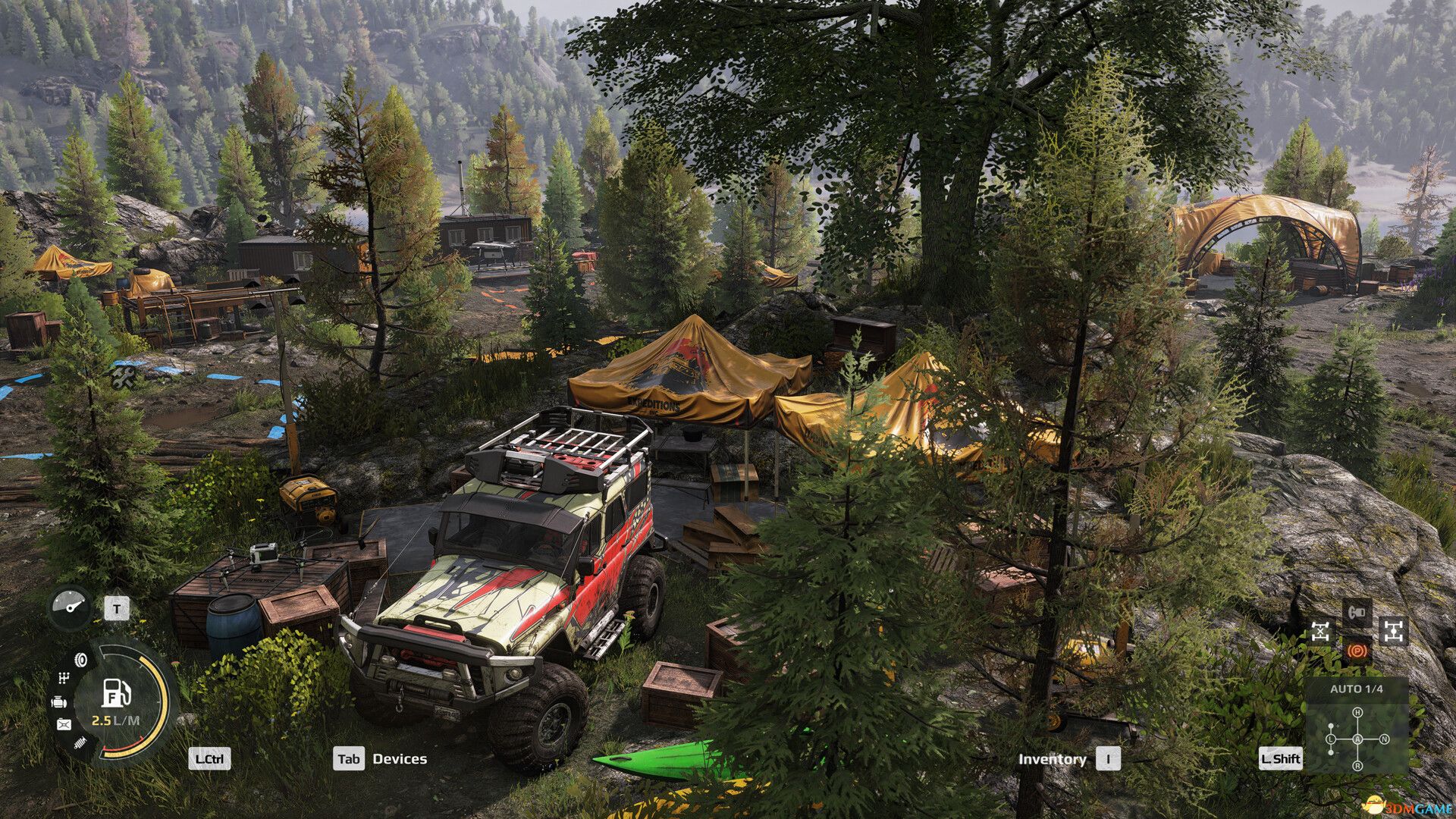Select the all-wheel drive indicator
This screenshot has height=819, width=1456.
coord(1395,632)
